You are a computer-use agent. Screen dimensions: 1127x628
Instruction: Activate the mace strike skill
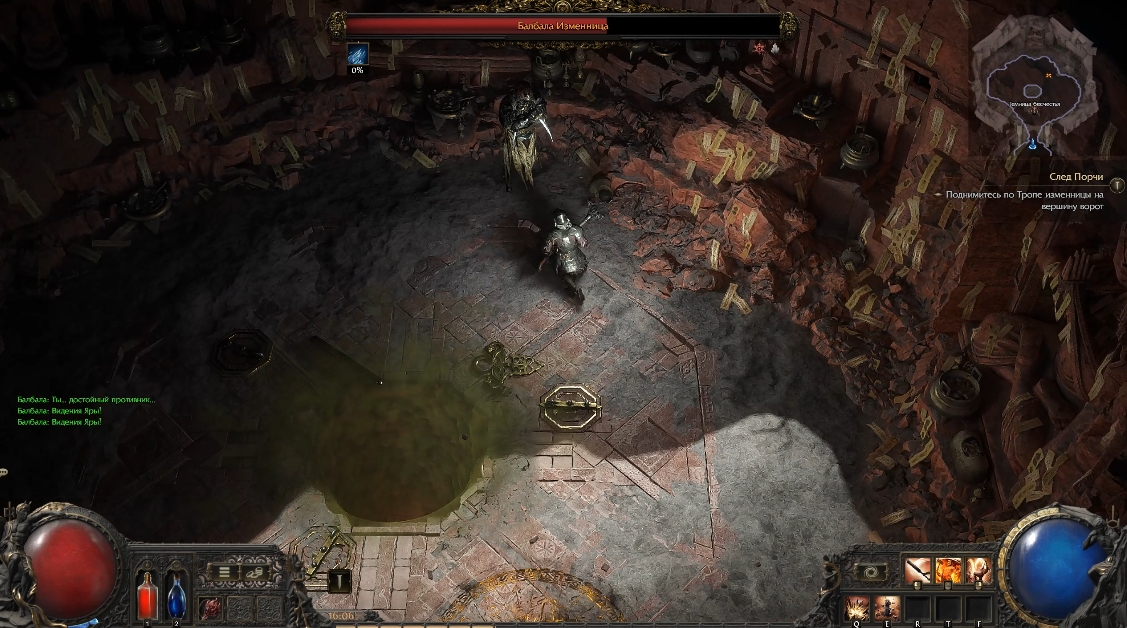(918, 571)
